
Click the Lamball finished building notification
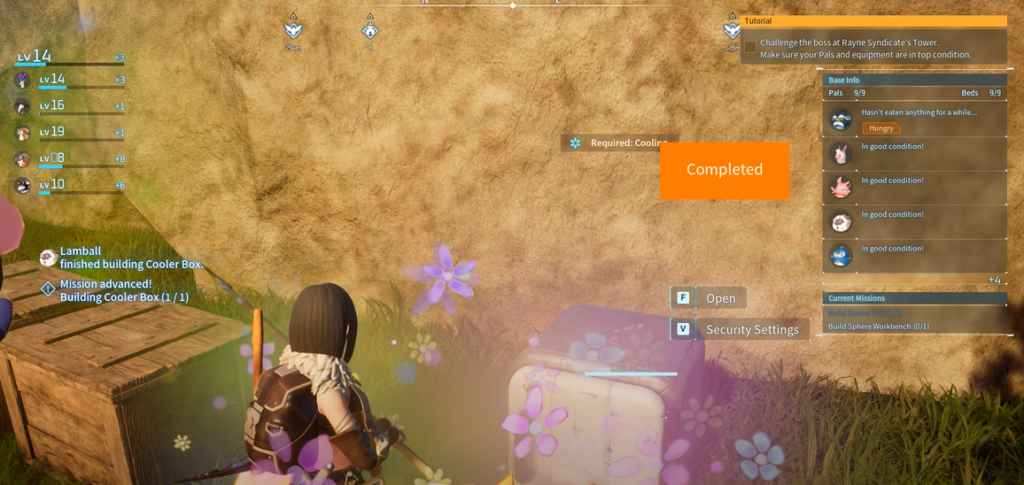130,258
